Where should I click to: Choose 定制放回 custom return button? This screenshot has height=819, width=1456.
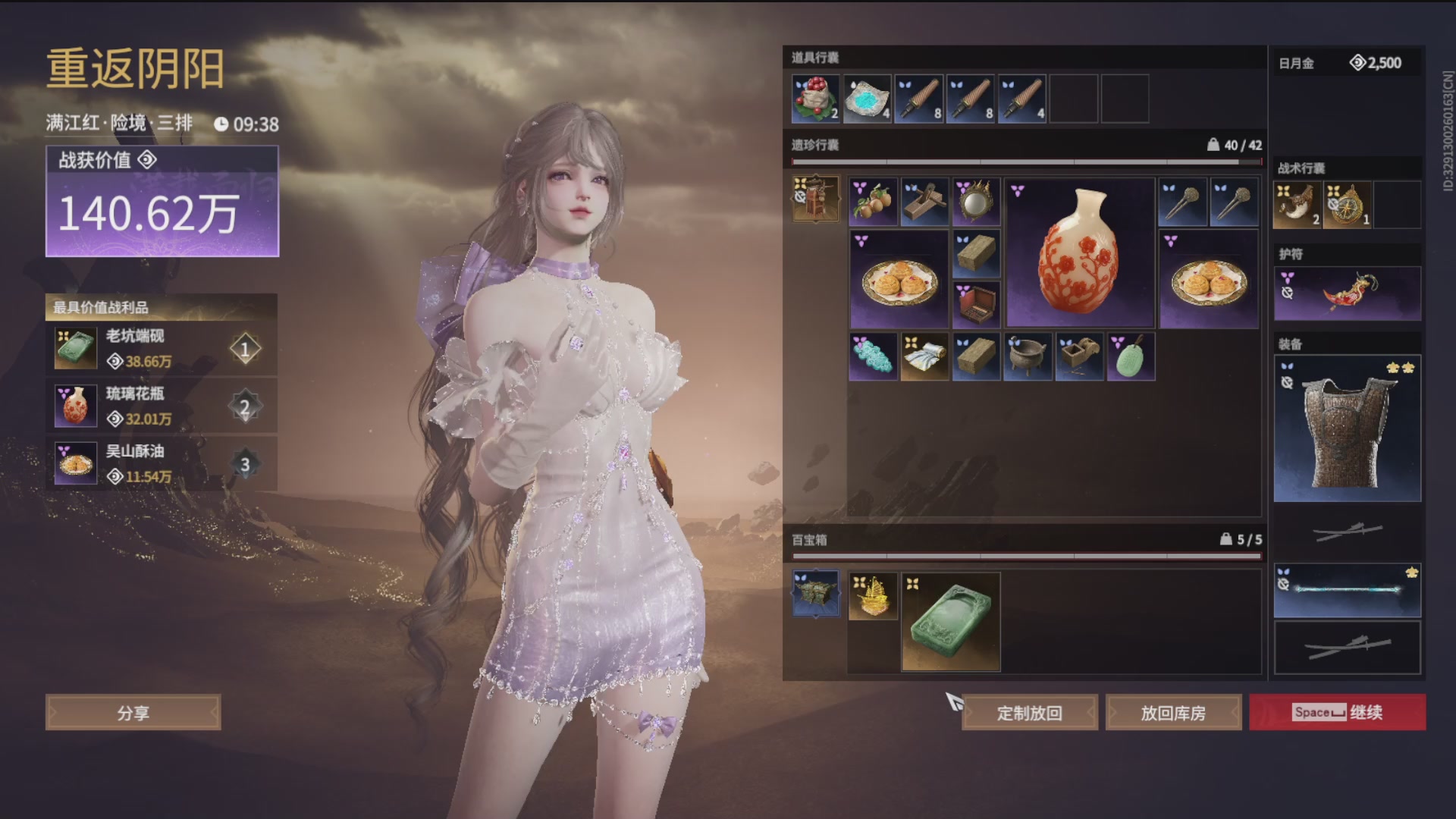tap(1029, 713)
